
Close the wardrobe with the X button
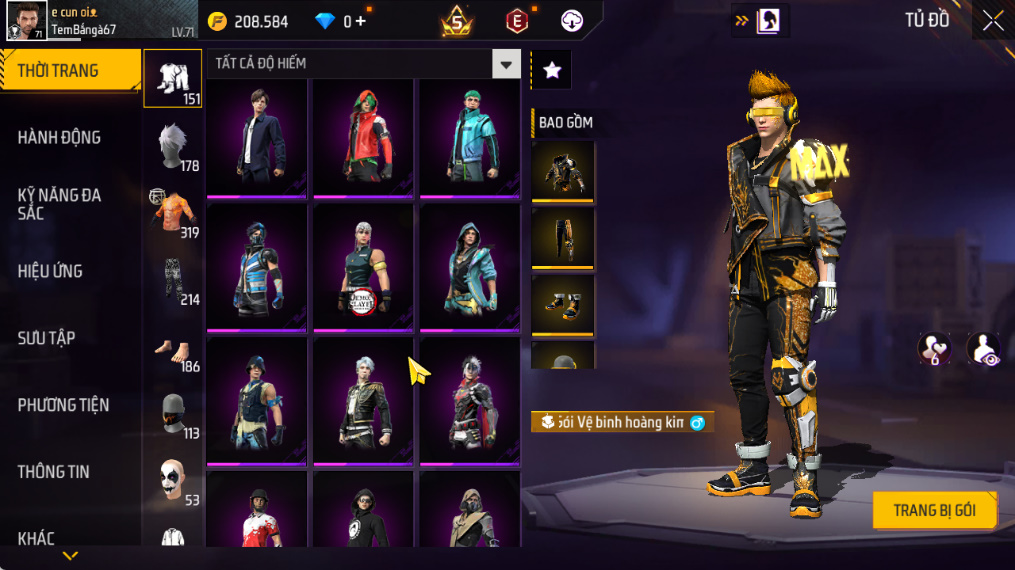(992, 21)
